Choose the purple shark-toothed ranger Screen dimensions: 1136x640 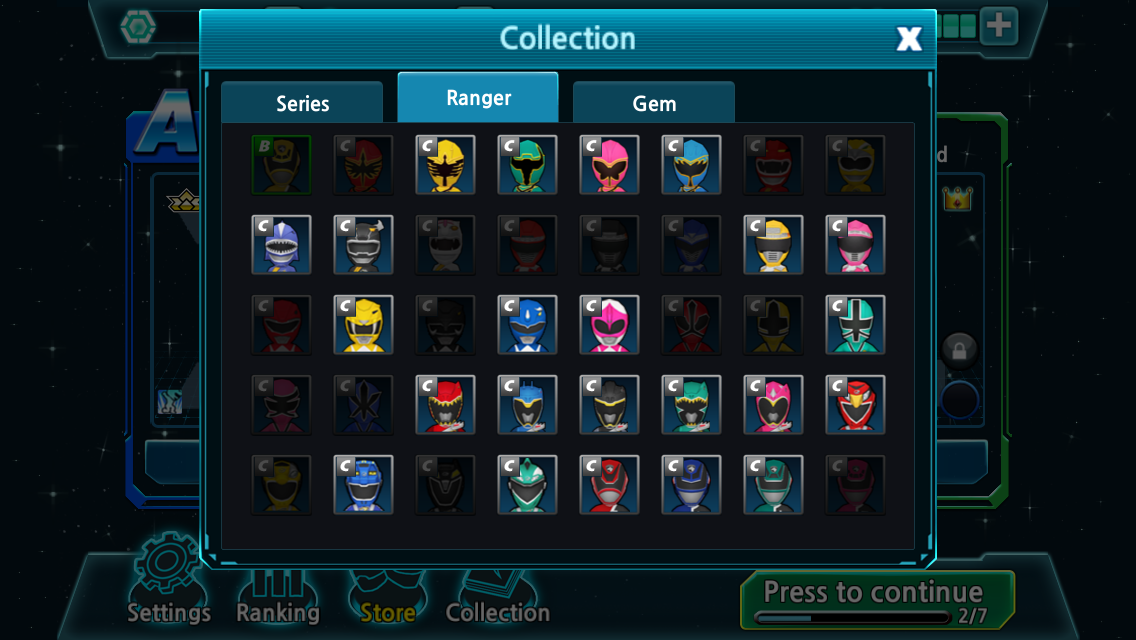coord(281,245)
